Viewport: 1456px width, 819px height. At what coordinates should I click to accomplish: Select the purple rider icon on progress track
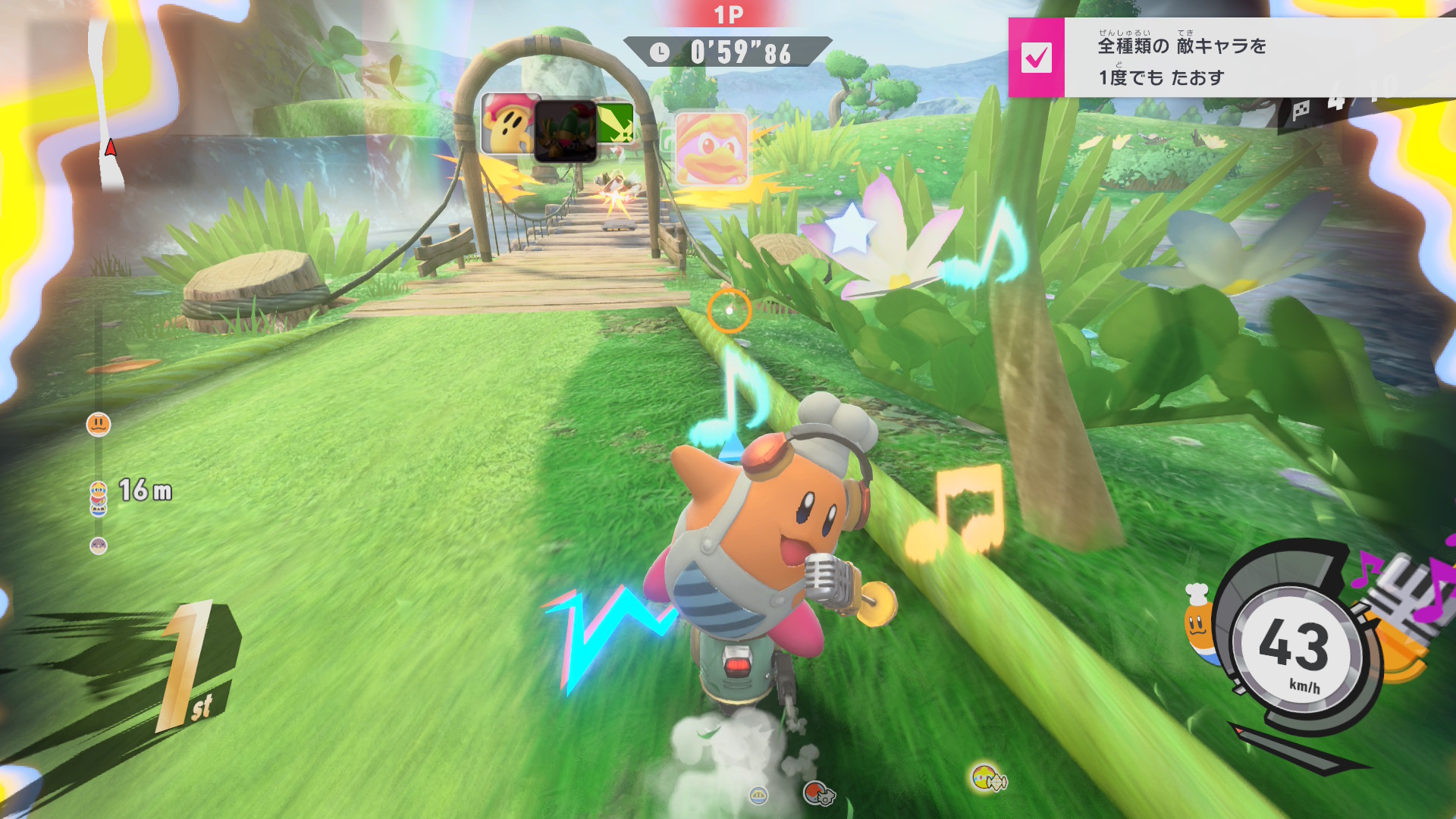click(x=99, y=545)
